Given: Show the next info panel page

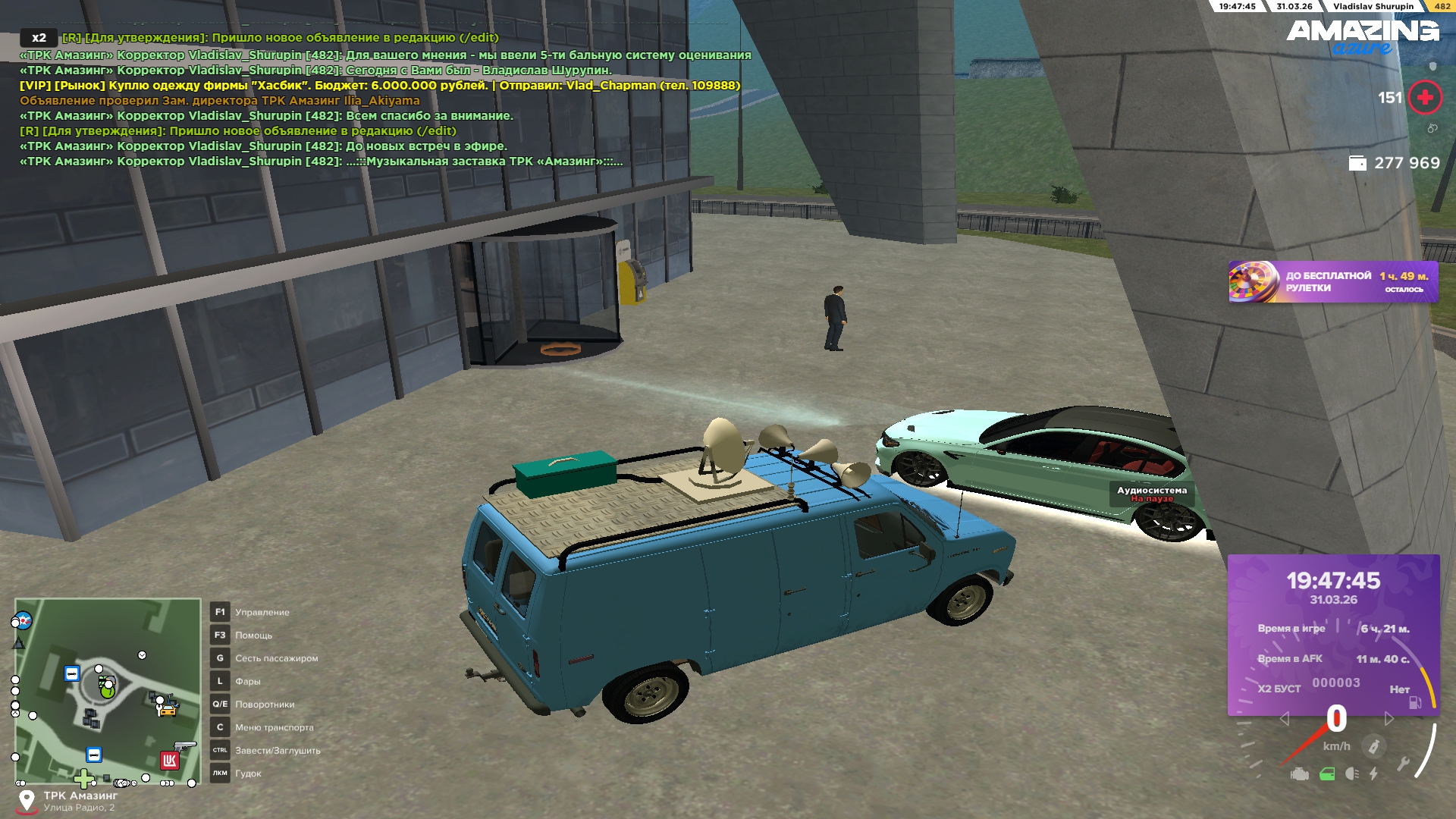Looking at the screenshot, I should pos(1389,719).
